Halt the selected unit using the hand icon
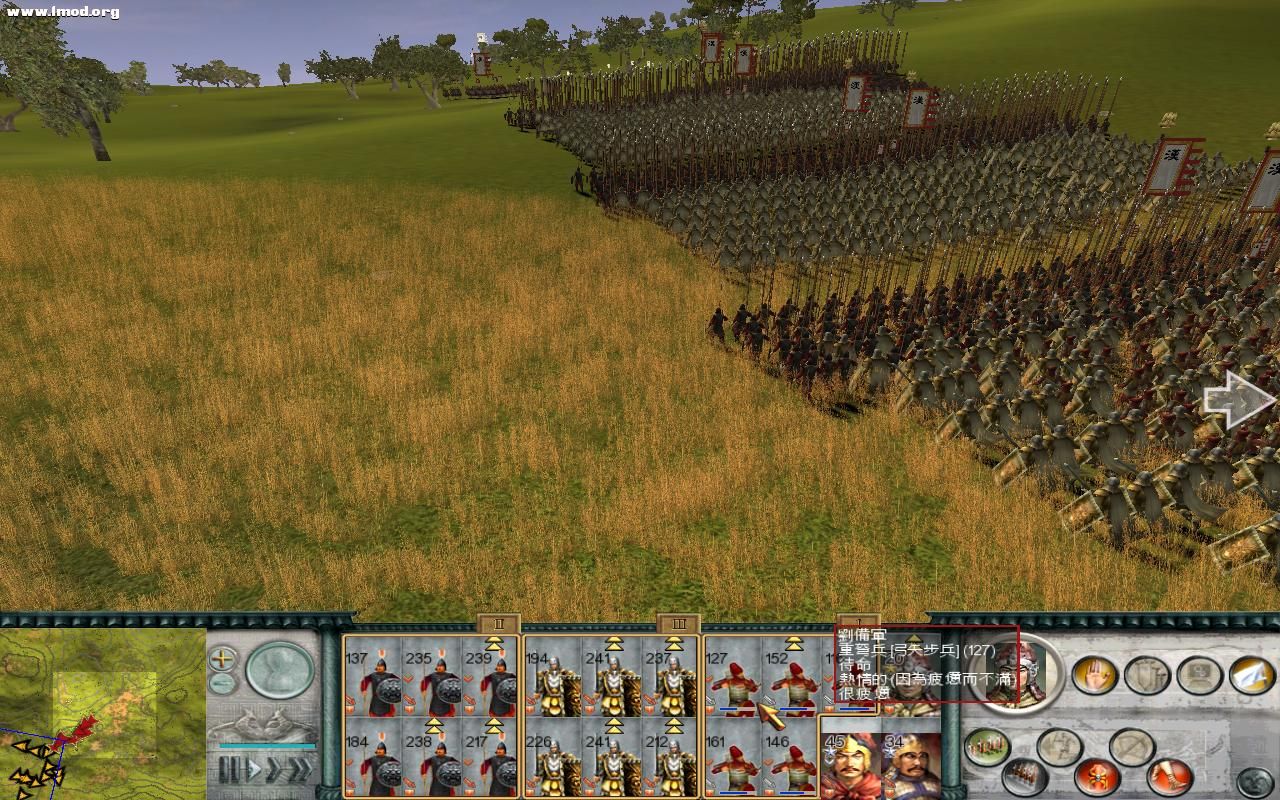The width and height of the screenshot is (1280, 800). coord(1096,676)
